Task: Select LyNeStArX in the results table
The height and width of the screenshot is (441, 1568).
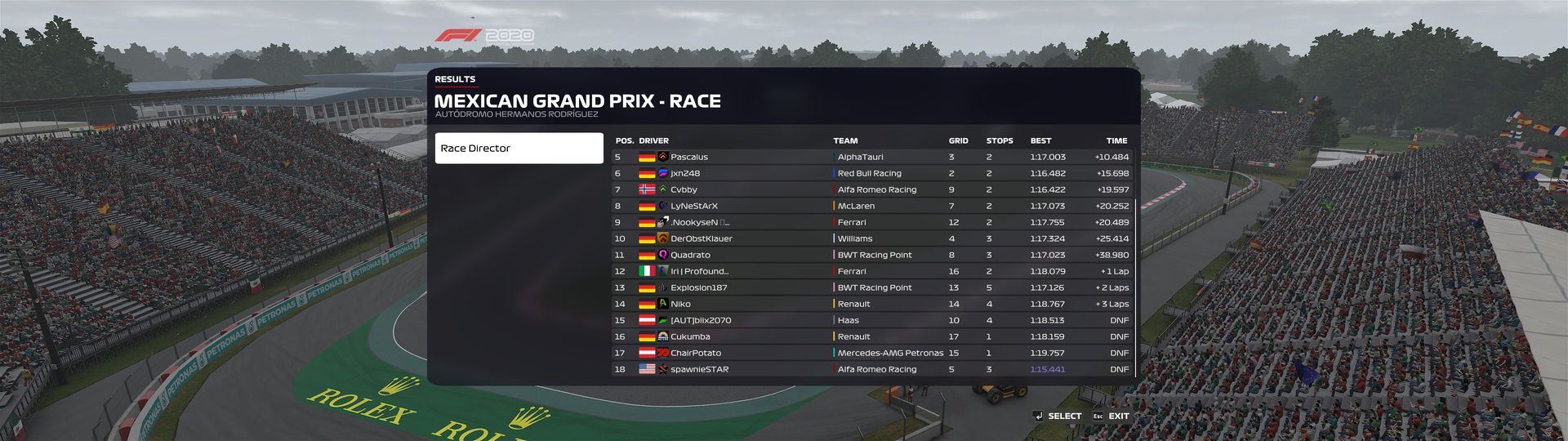Action: point(871,206)
